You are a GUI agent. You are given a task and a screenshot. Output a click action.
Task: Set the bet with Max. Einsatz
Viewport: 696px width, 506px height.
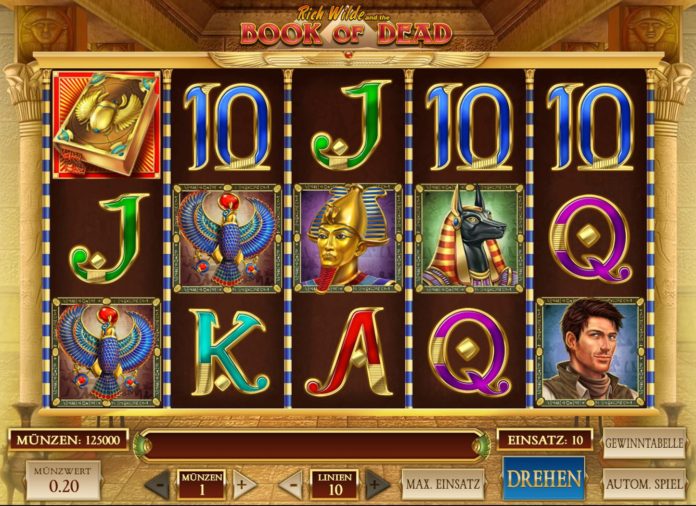tap(442, 484)
